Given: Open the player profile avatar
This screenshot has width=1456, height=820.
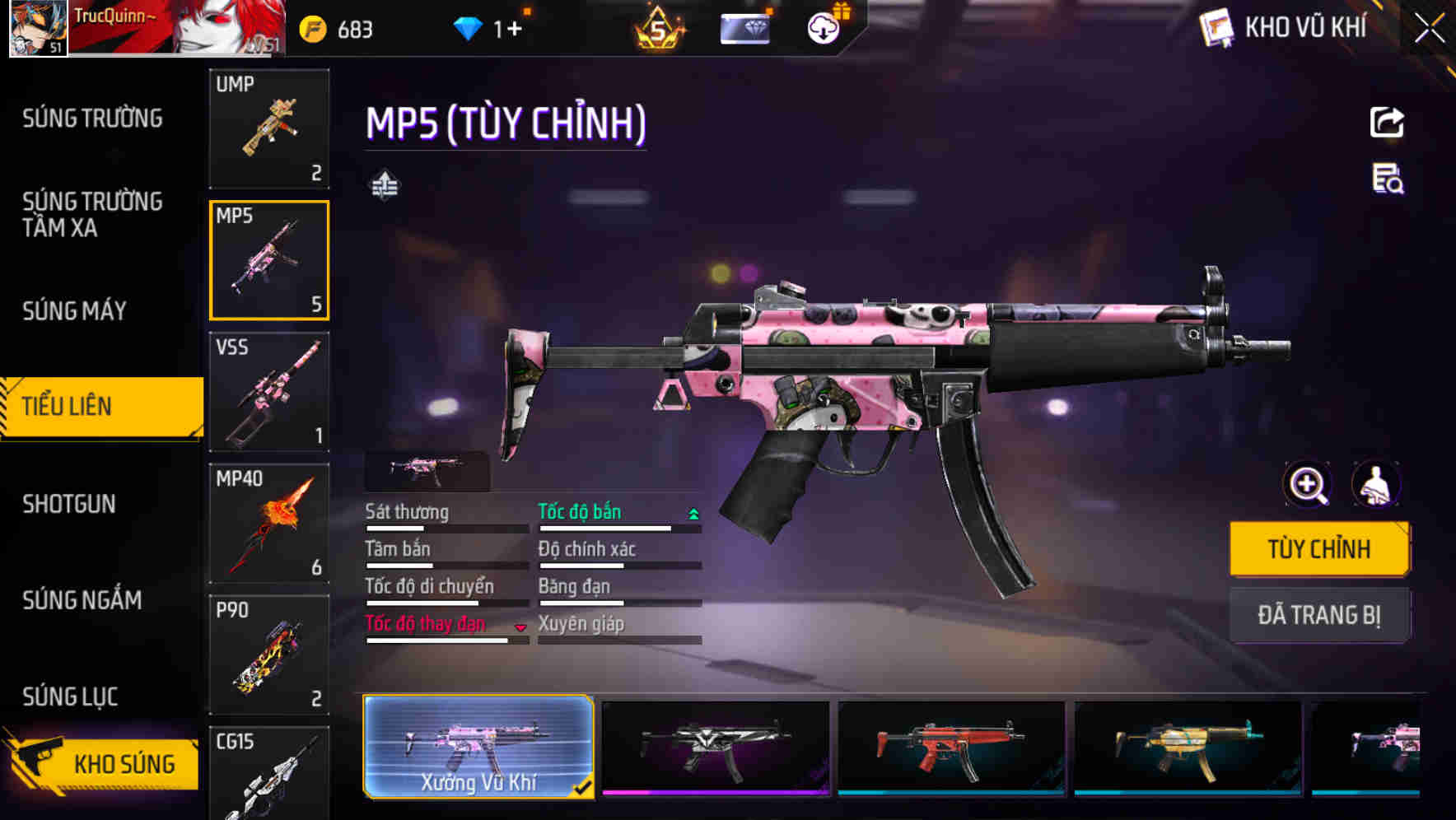Looking at the screenshot, I should 38,28.
